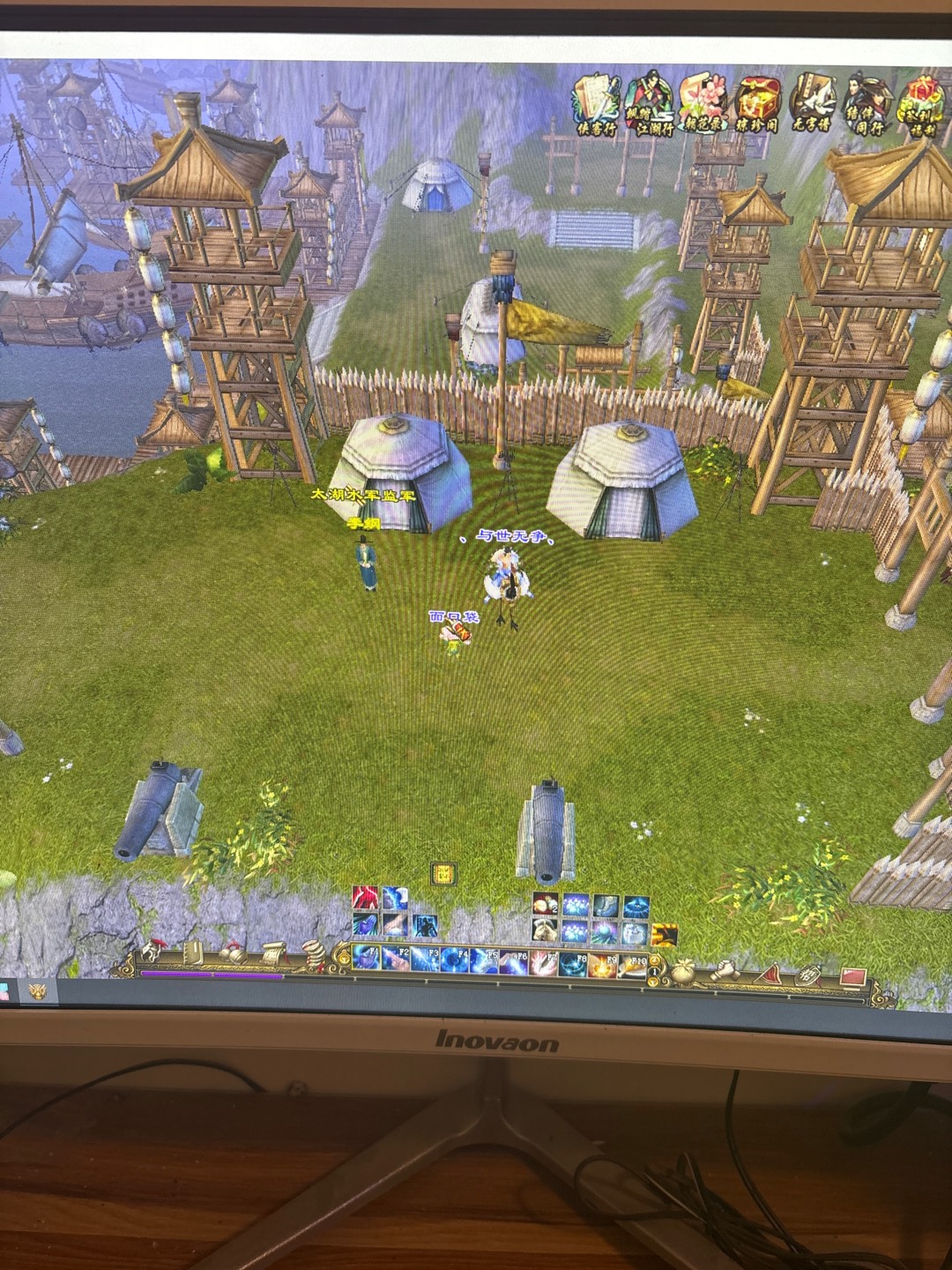This screenshot has height=1270, width=952.
Task: Use the F10 hotbar slot item
Action: [x=631, y=964]
